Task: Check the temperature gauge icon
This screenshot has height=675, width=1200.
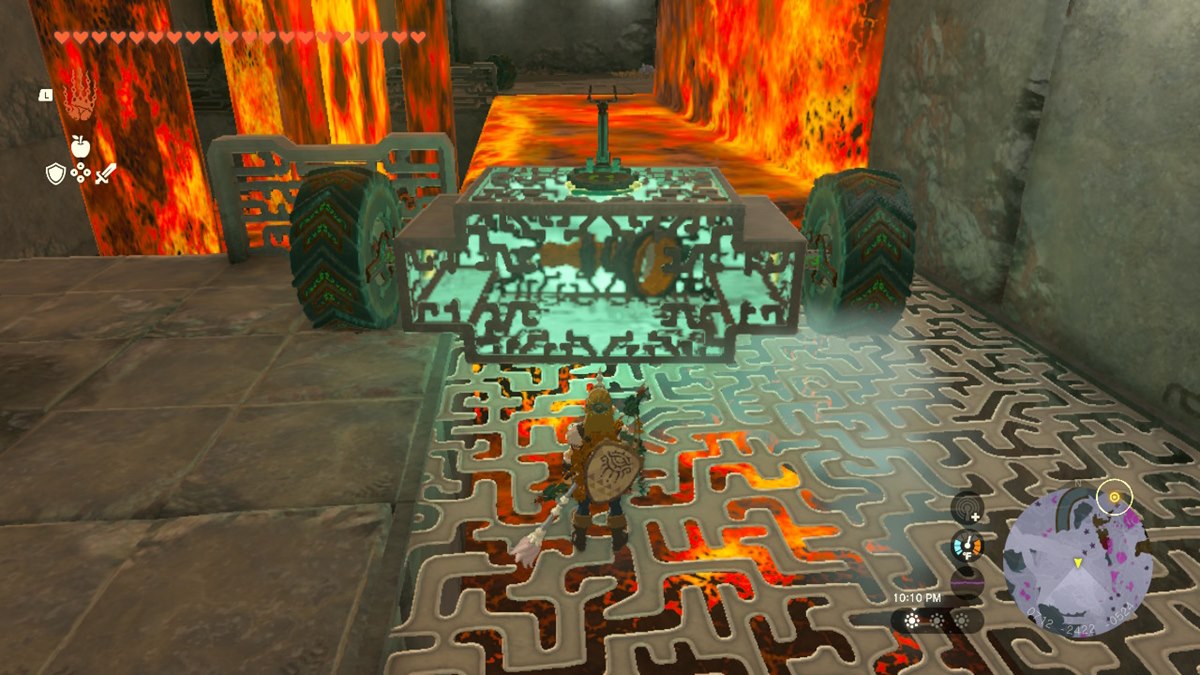Action: coord(967,546)
